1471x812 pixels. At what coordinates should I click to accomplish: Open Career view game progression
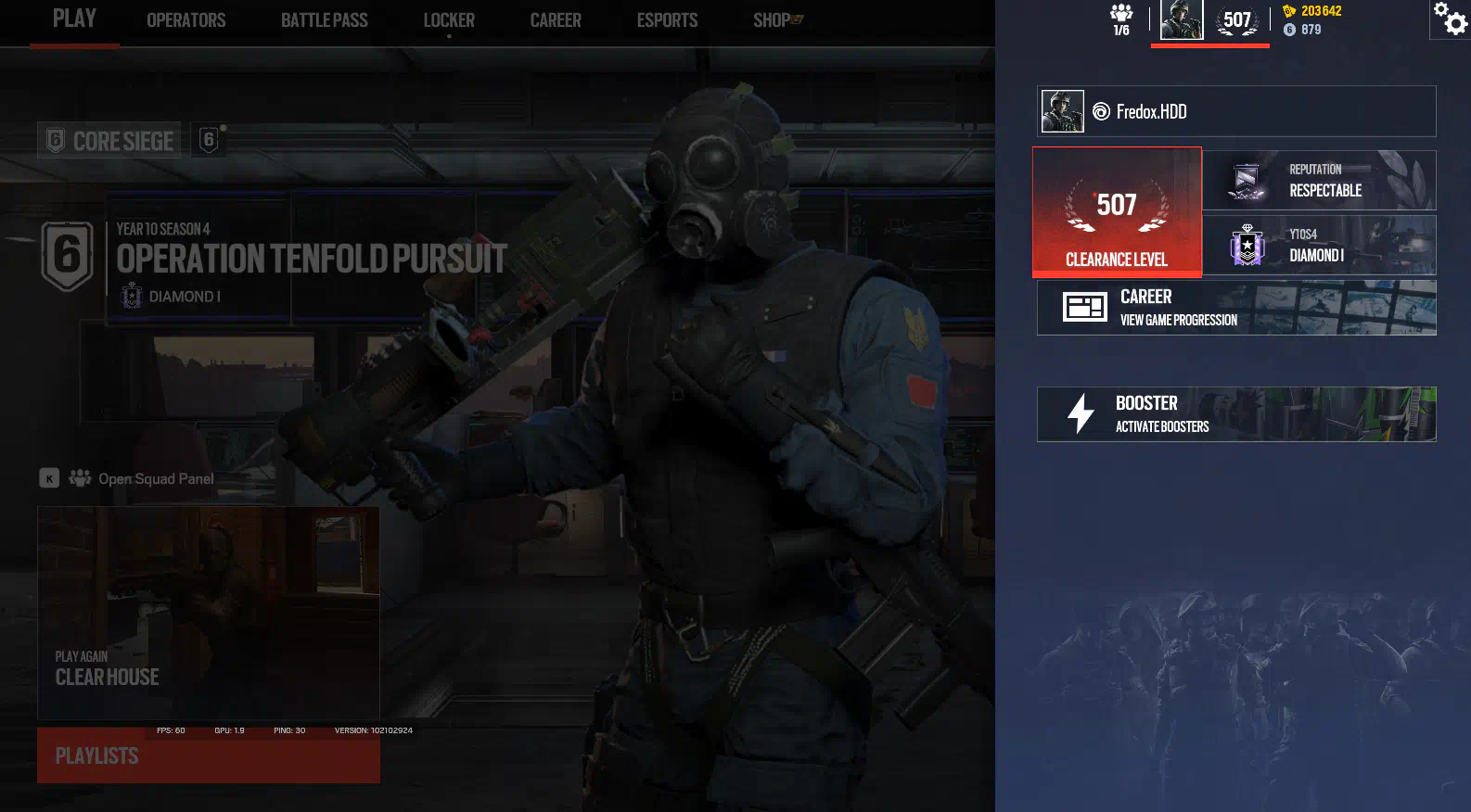tap(1236, 308)
